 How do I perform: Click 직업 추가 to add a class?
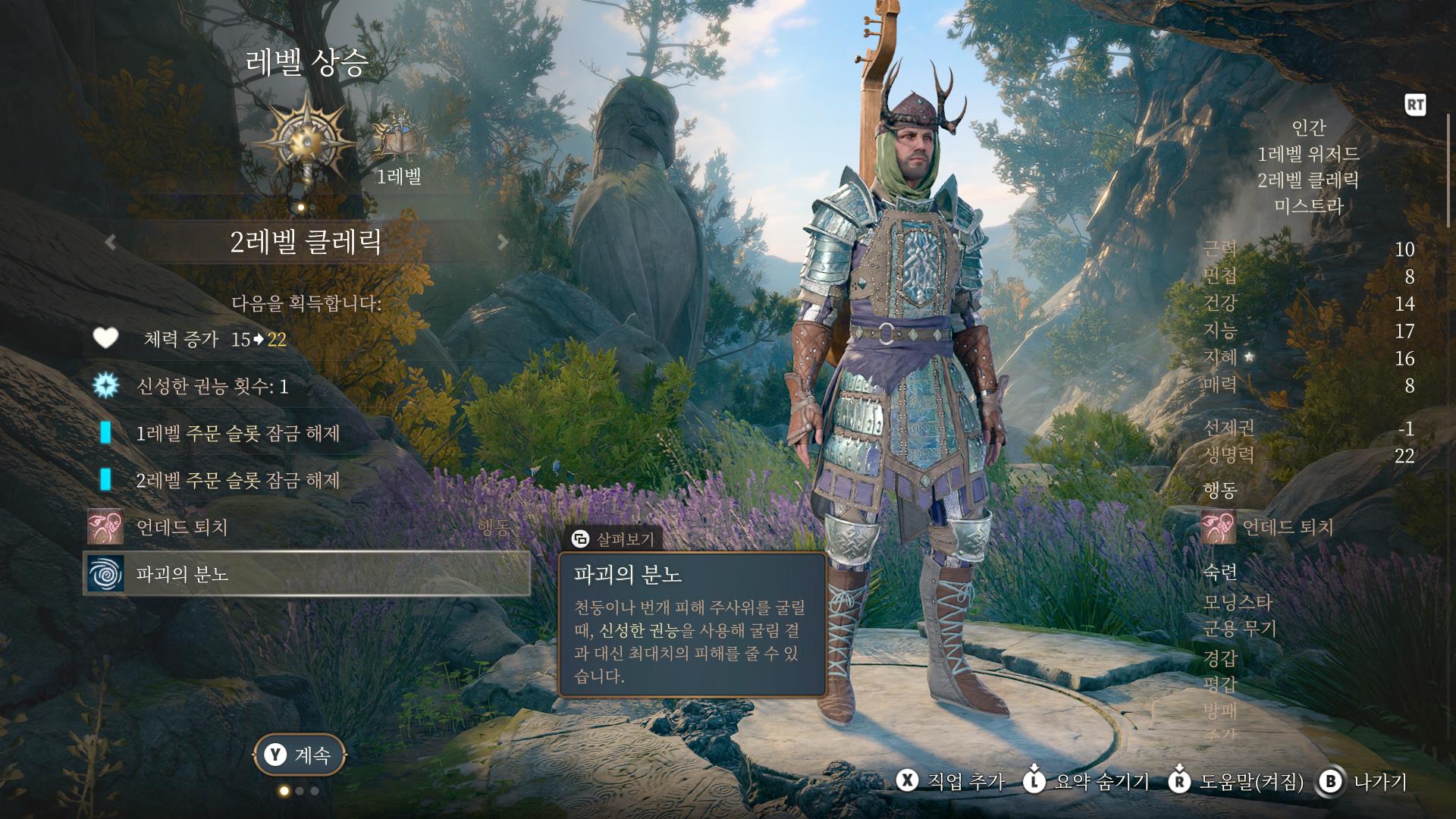tap(951, 782)
